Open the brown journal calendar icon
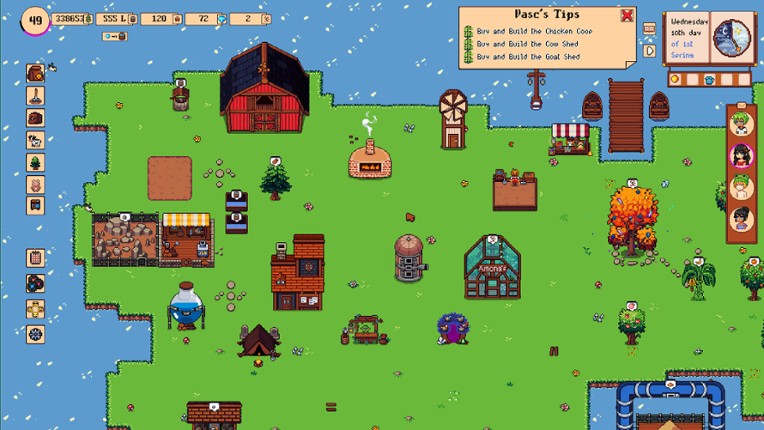This screenshot has height=430, width=764. pyautogui.click(x=35, y=258)
